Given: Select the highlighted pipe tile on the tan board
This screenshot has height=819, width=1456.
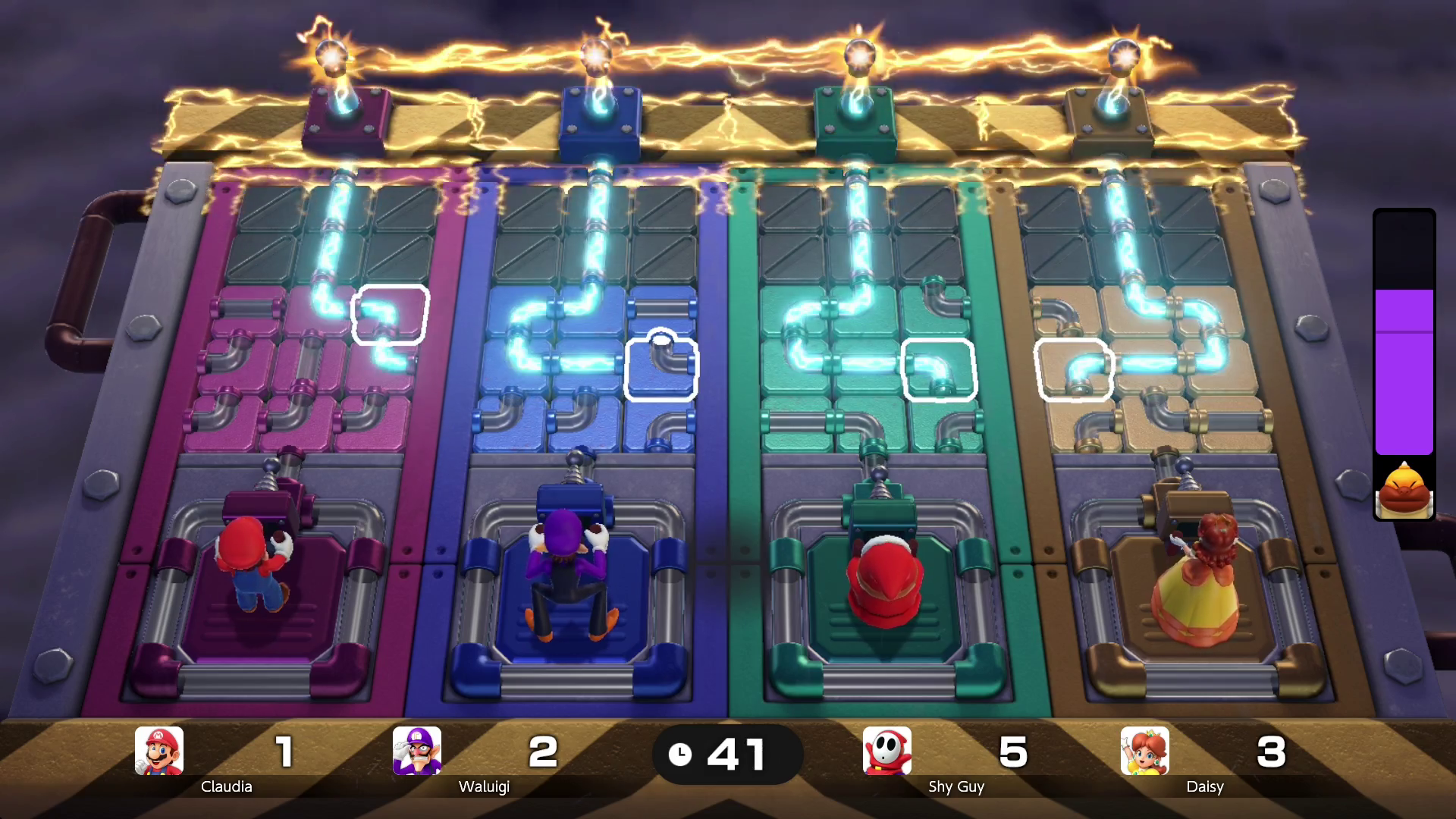Looking at the screenshot, I should [x=1074, y=369].
